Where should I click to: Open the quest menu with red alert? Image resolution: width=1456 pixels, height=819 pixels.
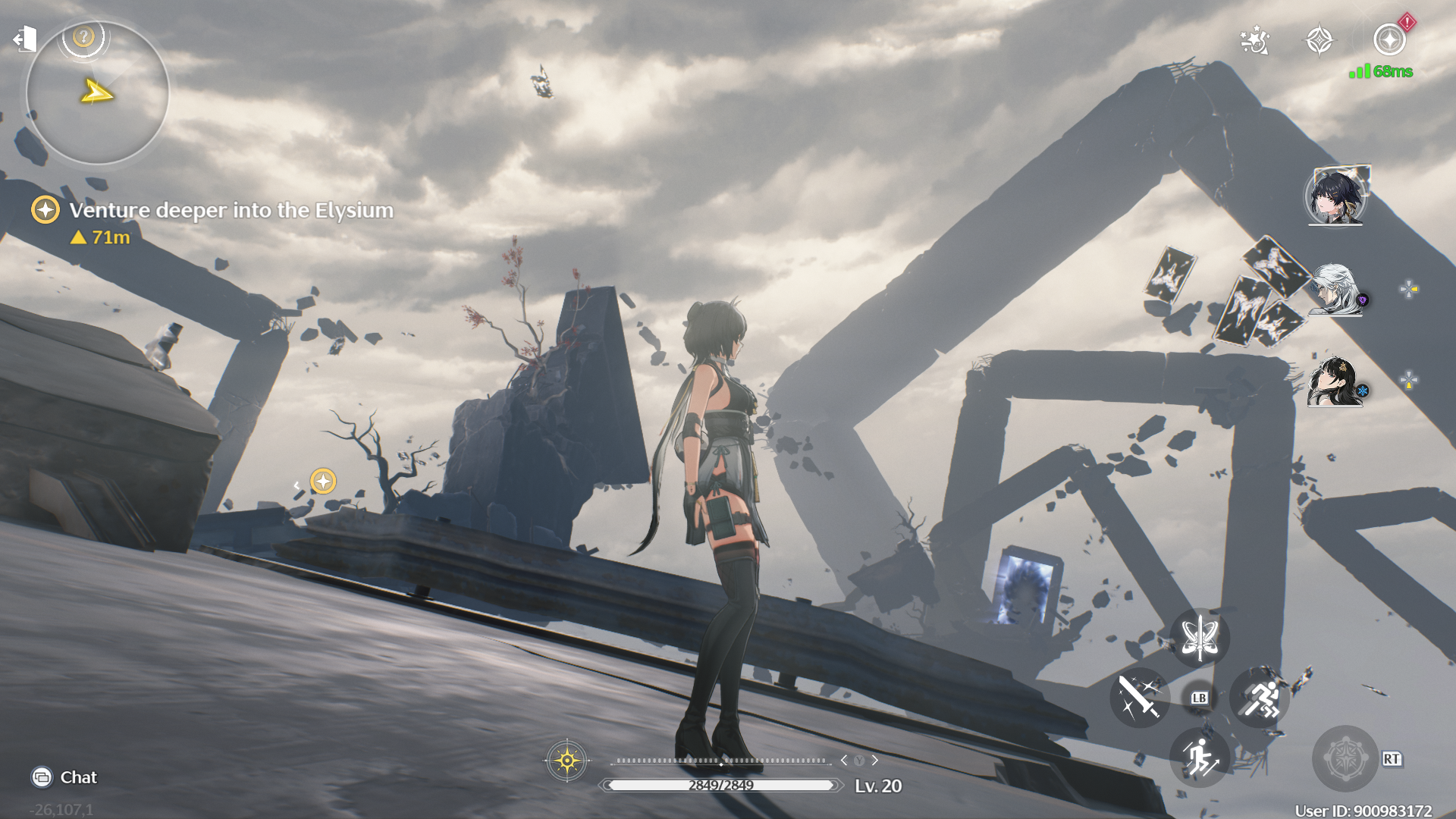(x=1389, y=39)
